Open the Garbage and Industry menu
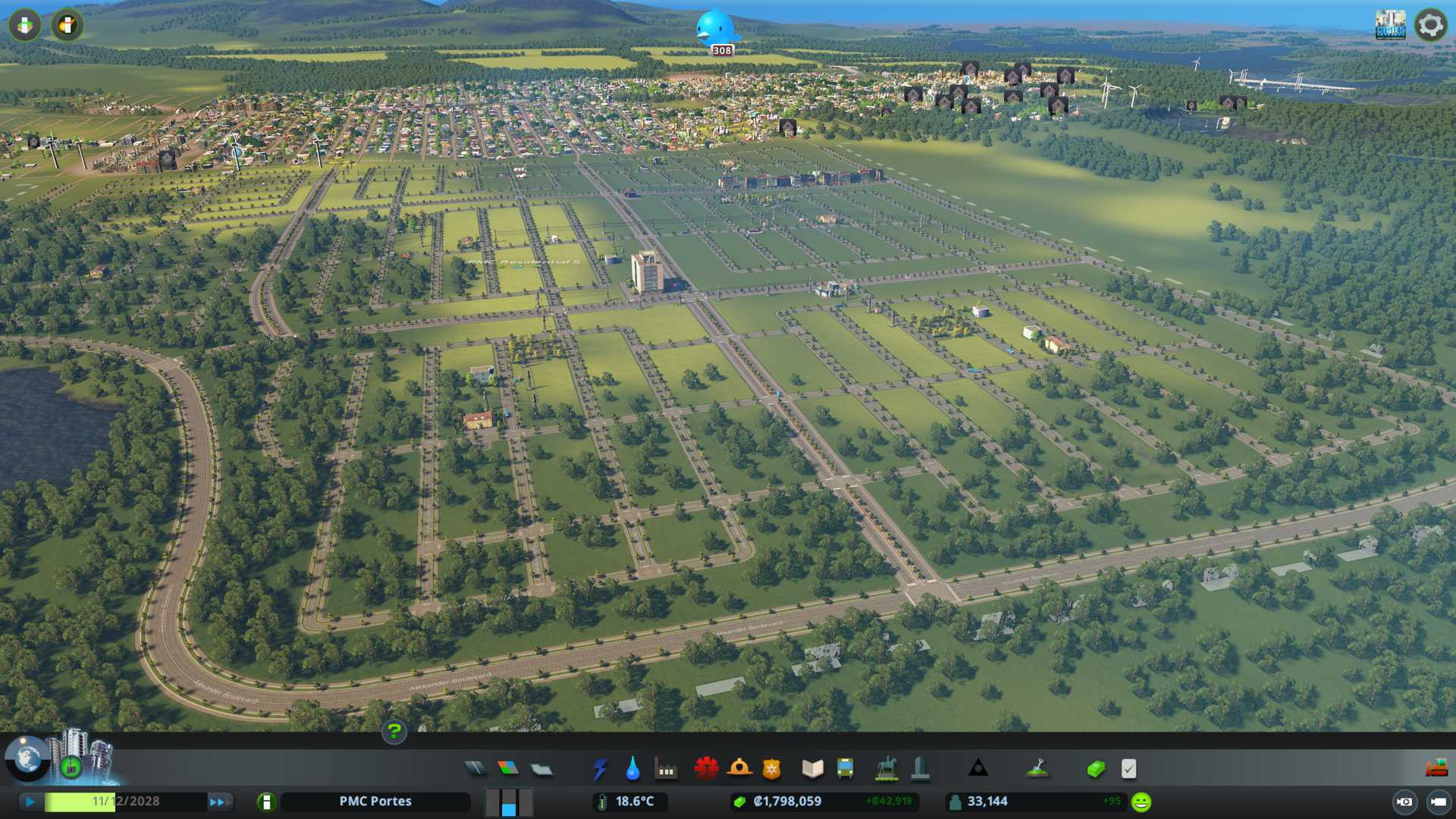Viewport: 1456px width, 819px height. coord(666,769)
